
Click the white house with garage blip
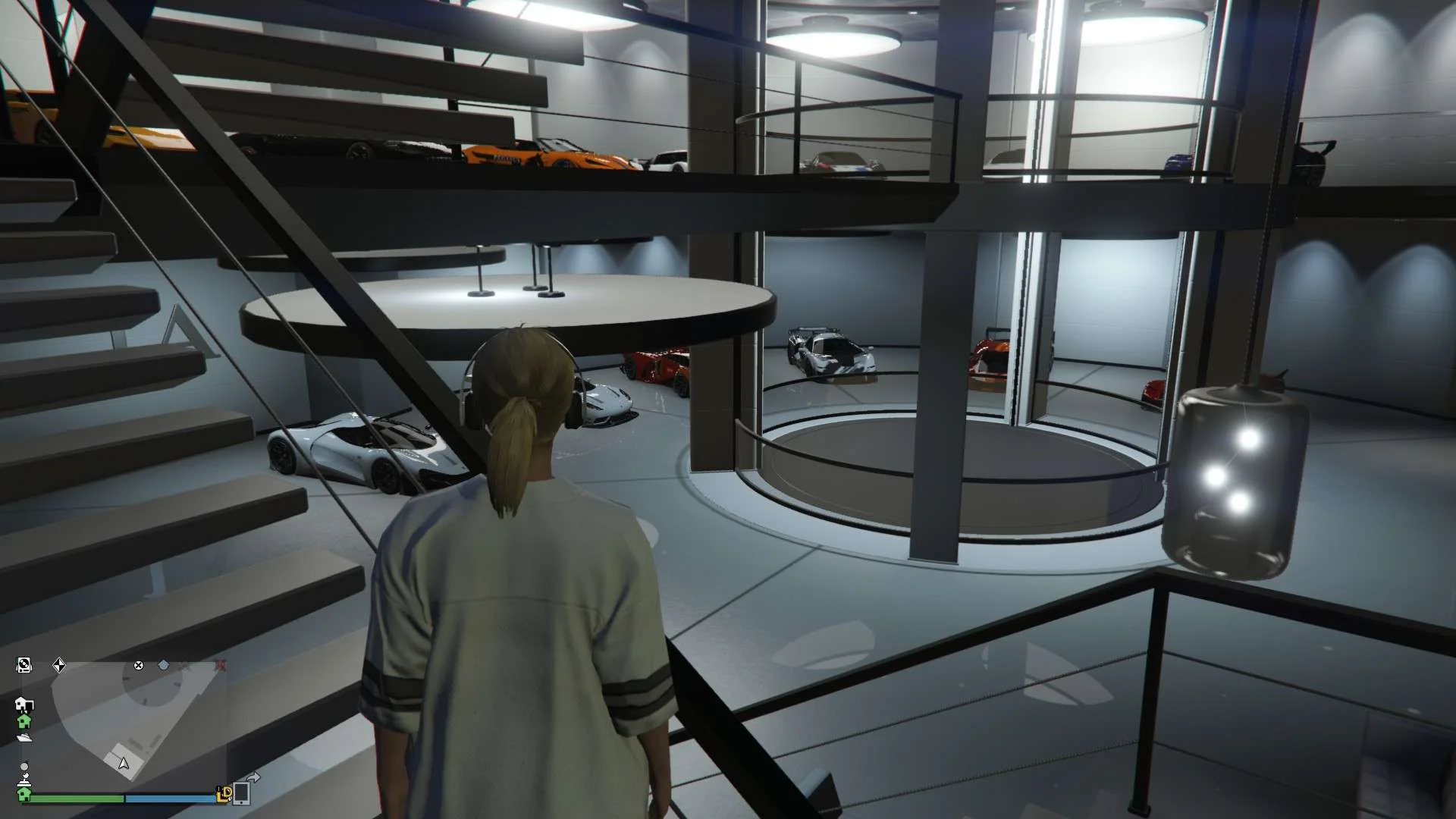[24, 704]
